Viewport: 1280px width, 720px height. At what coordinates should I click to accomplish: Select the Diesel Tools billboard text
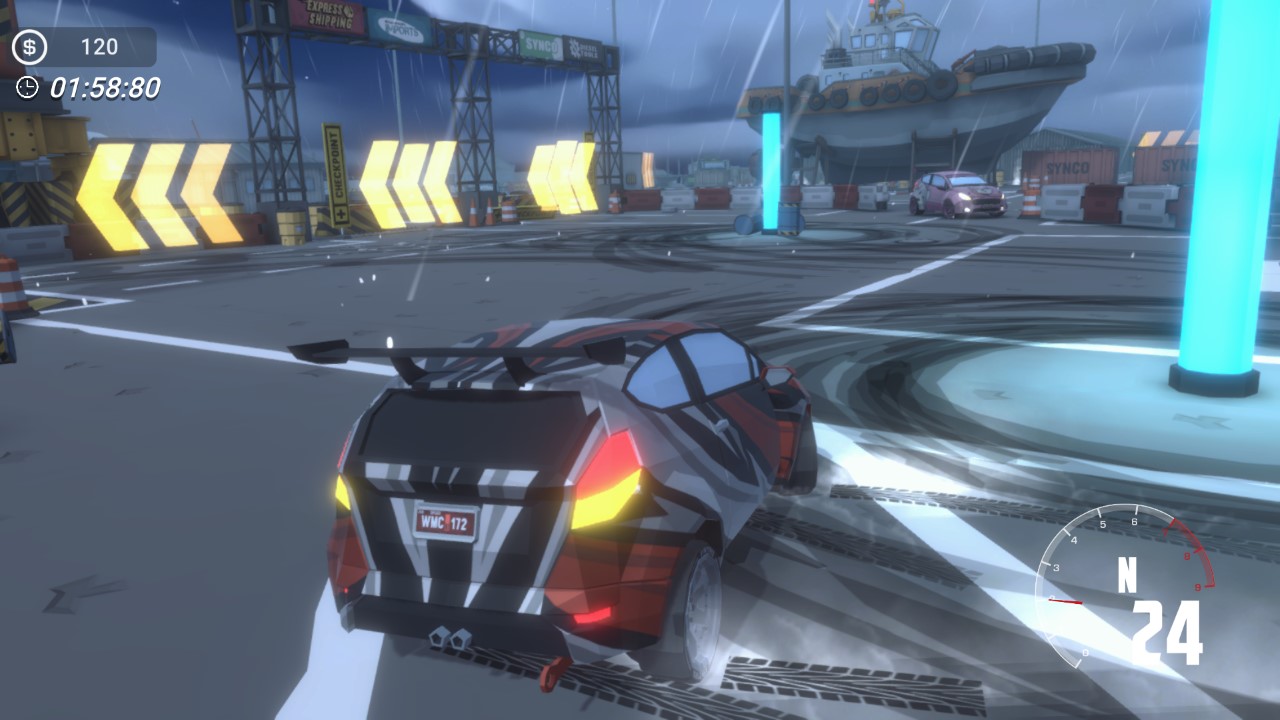coord(585,48)
